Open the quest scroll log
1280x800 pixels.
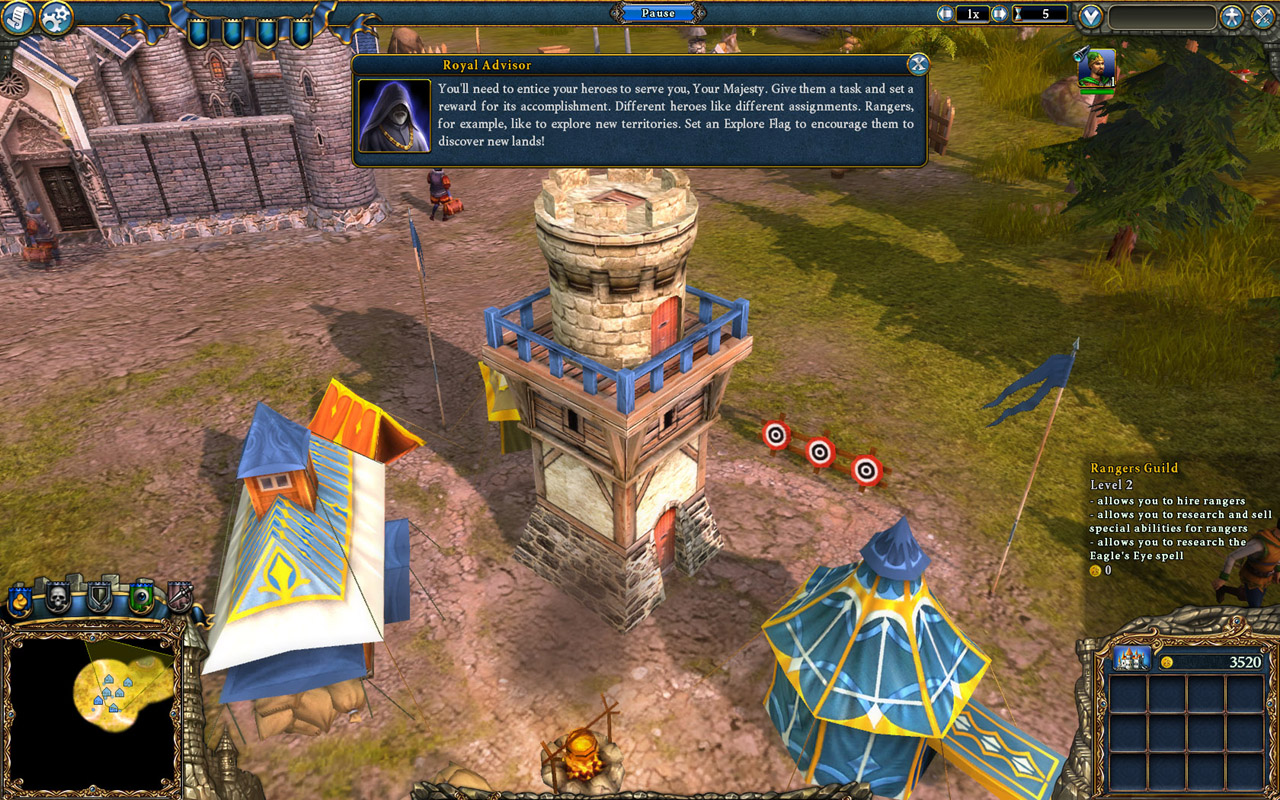[x=17, y=17]
